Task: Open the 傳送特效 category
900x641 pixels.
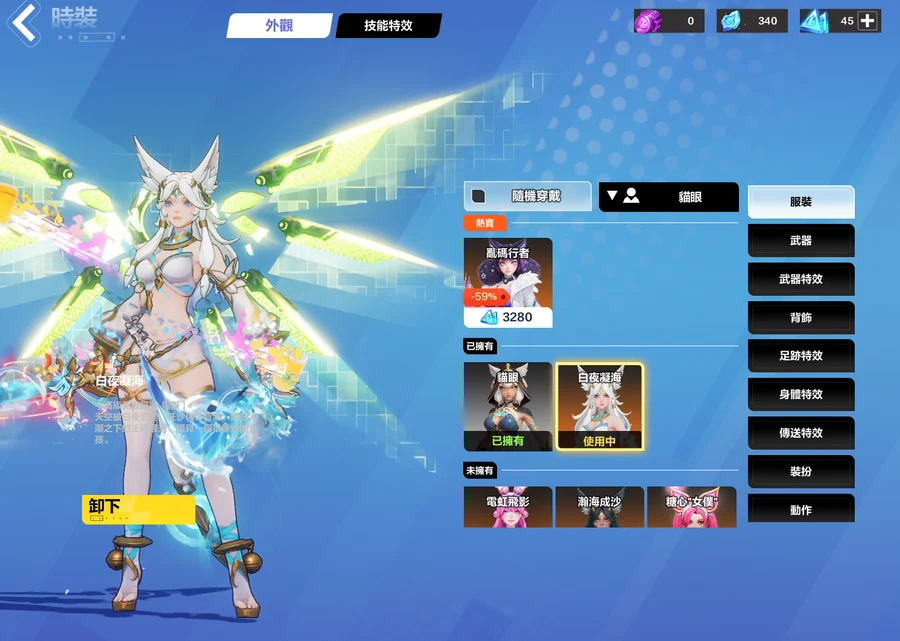Action: pos(801,433)
